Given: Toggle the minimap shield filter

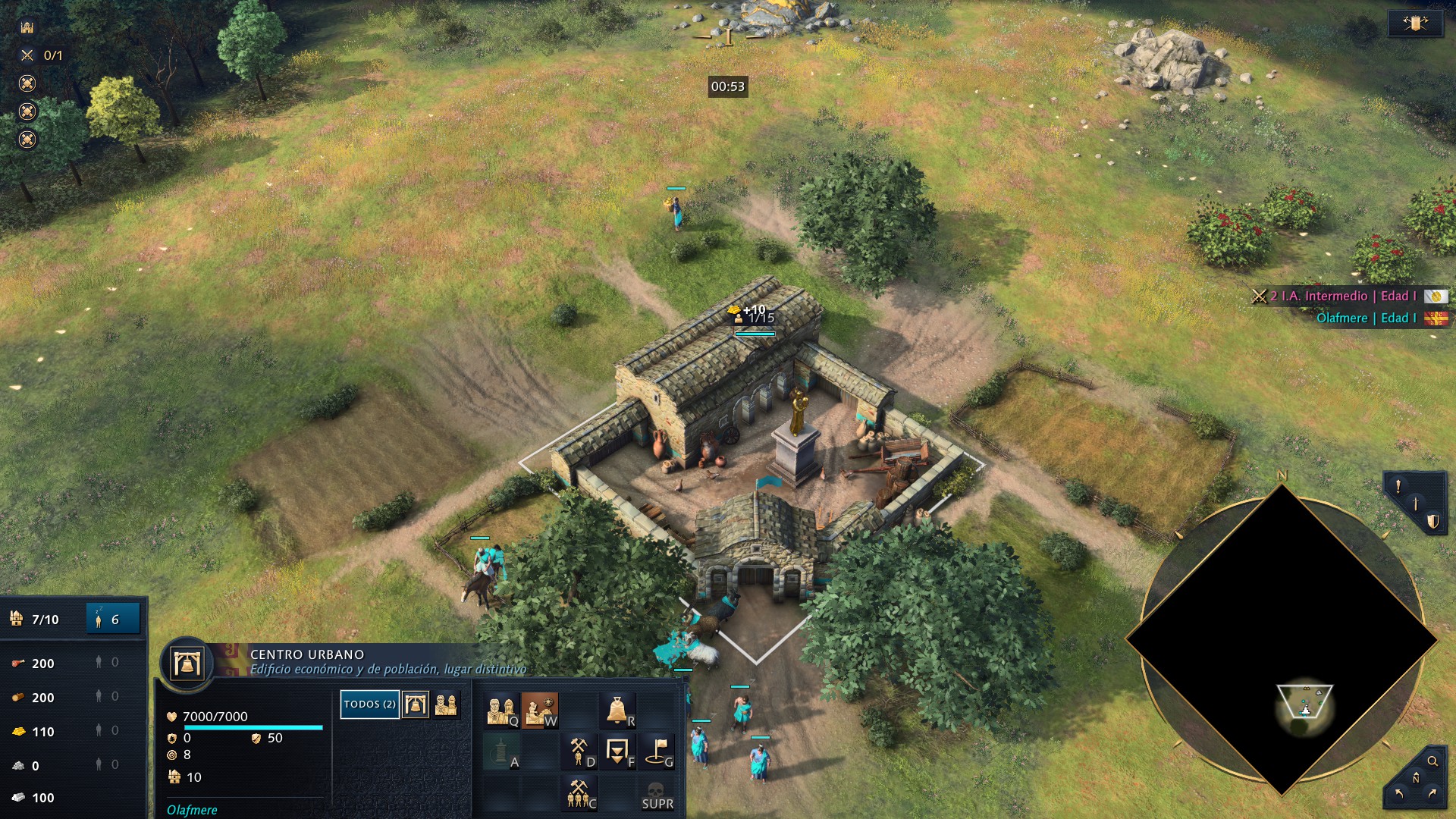Looking at the screenshot, I should pos(1432,521).
